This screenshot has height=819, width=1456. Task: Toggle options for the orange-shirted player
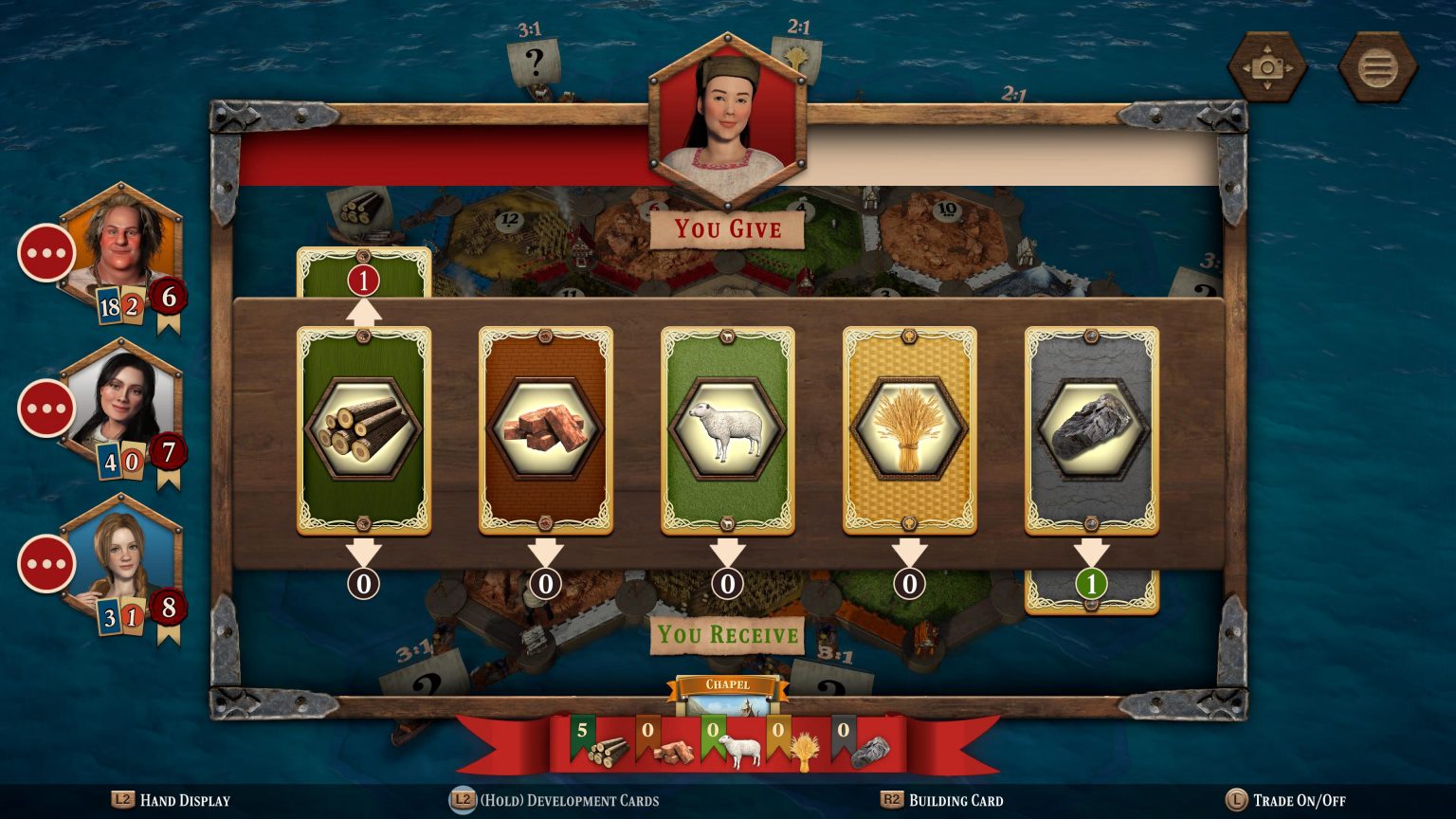(x=45, y=251)
